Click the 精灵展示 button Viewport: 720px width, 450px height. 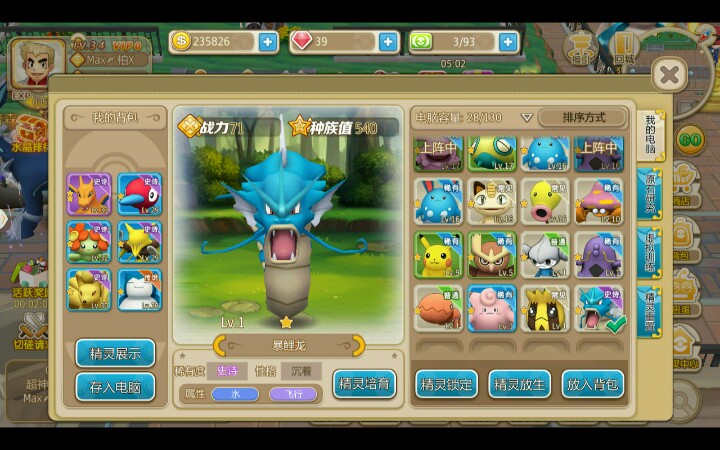point(115,353)
